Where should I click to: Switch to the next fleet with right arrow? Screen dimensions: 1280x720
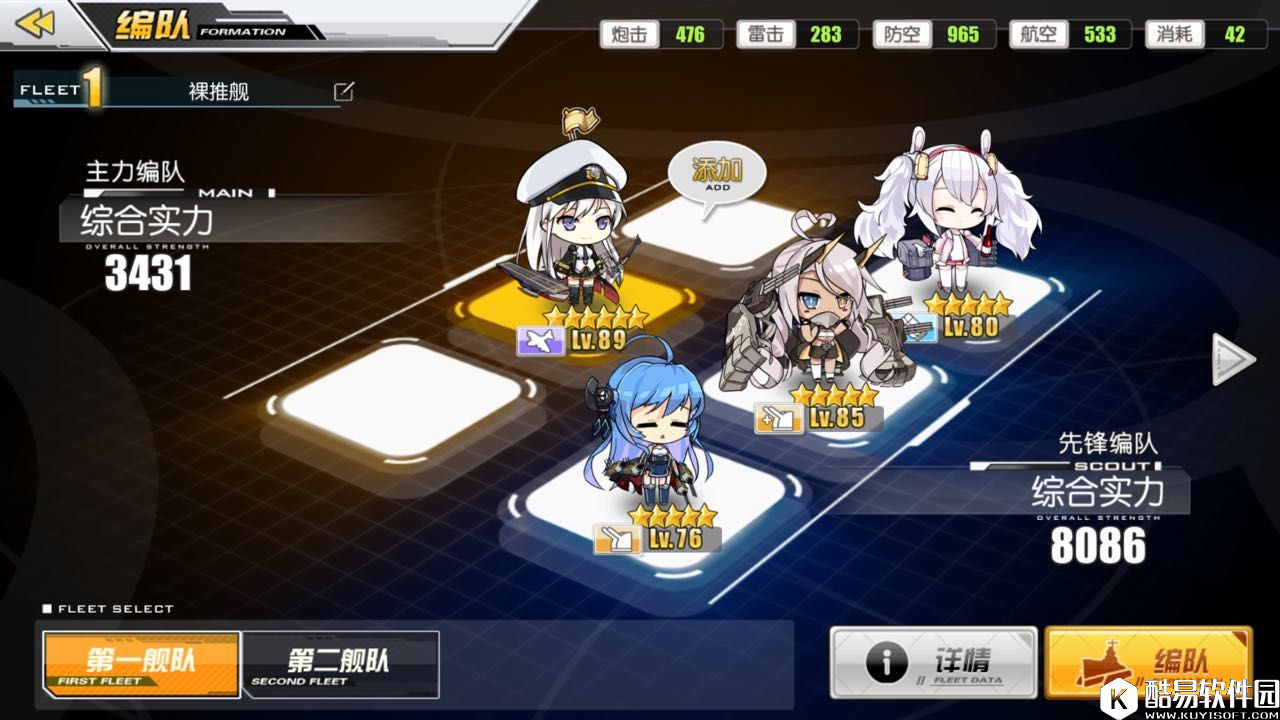[1233, 359]
